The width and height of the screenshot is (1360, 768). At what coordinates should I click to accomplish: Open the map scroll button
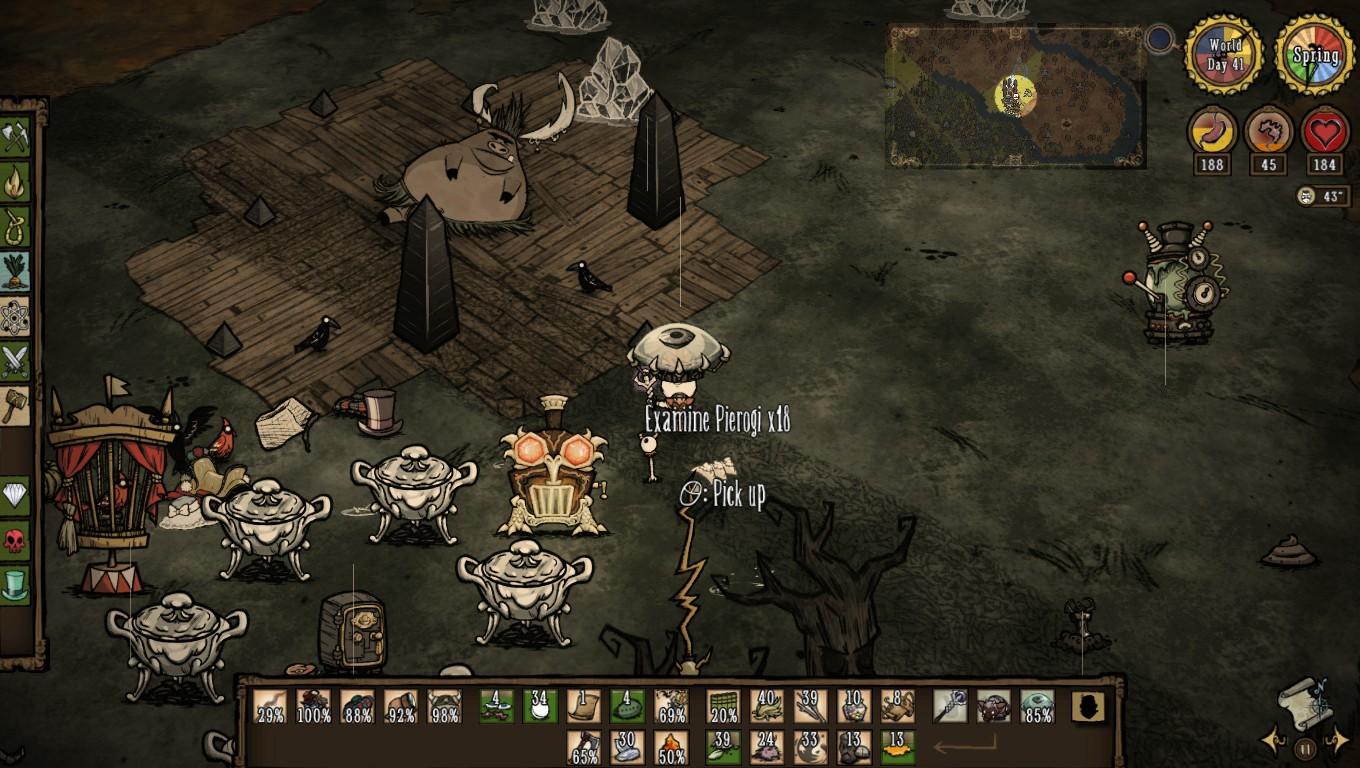1305,698
